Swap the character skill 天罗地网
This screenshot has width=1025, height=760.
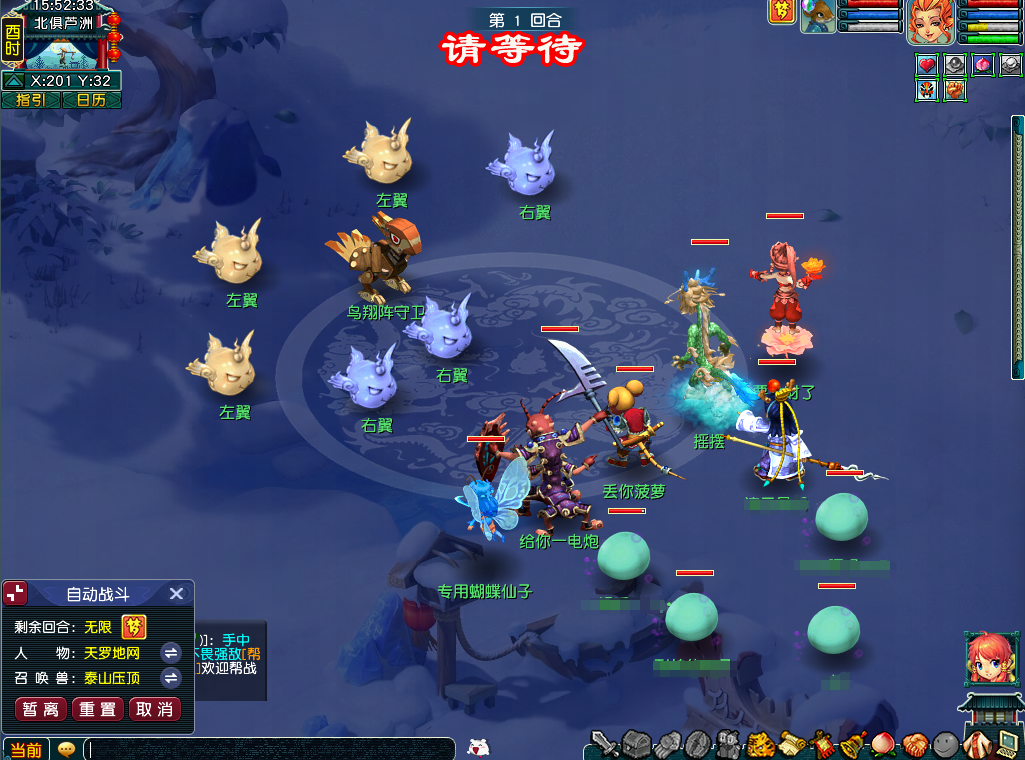(171, 653)
